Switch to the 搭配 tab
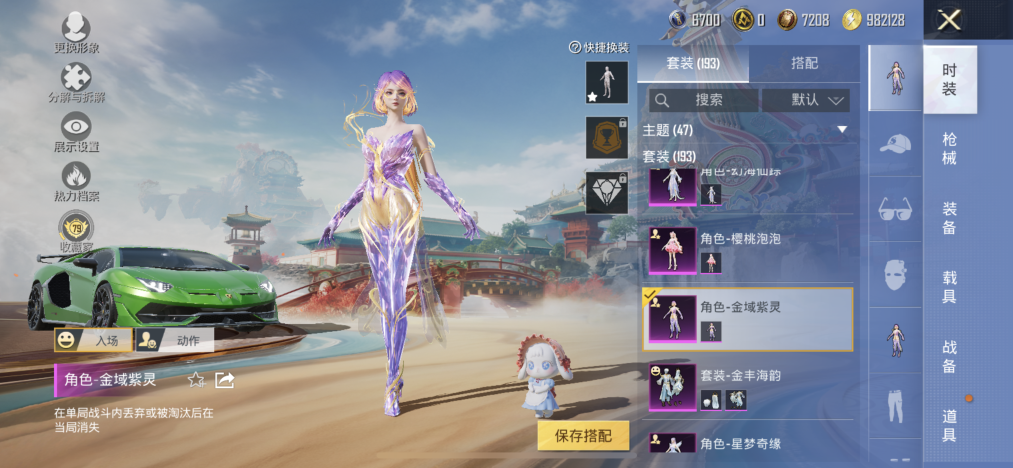Viewport: 1013px width, 468px height. 804,63
